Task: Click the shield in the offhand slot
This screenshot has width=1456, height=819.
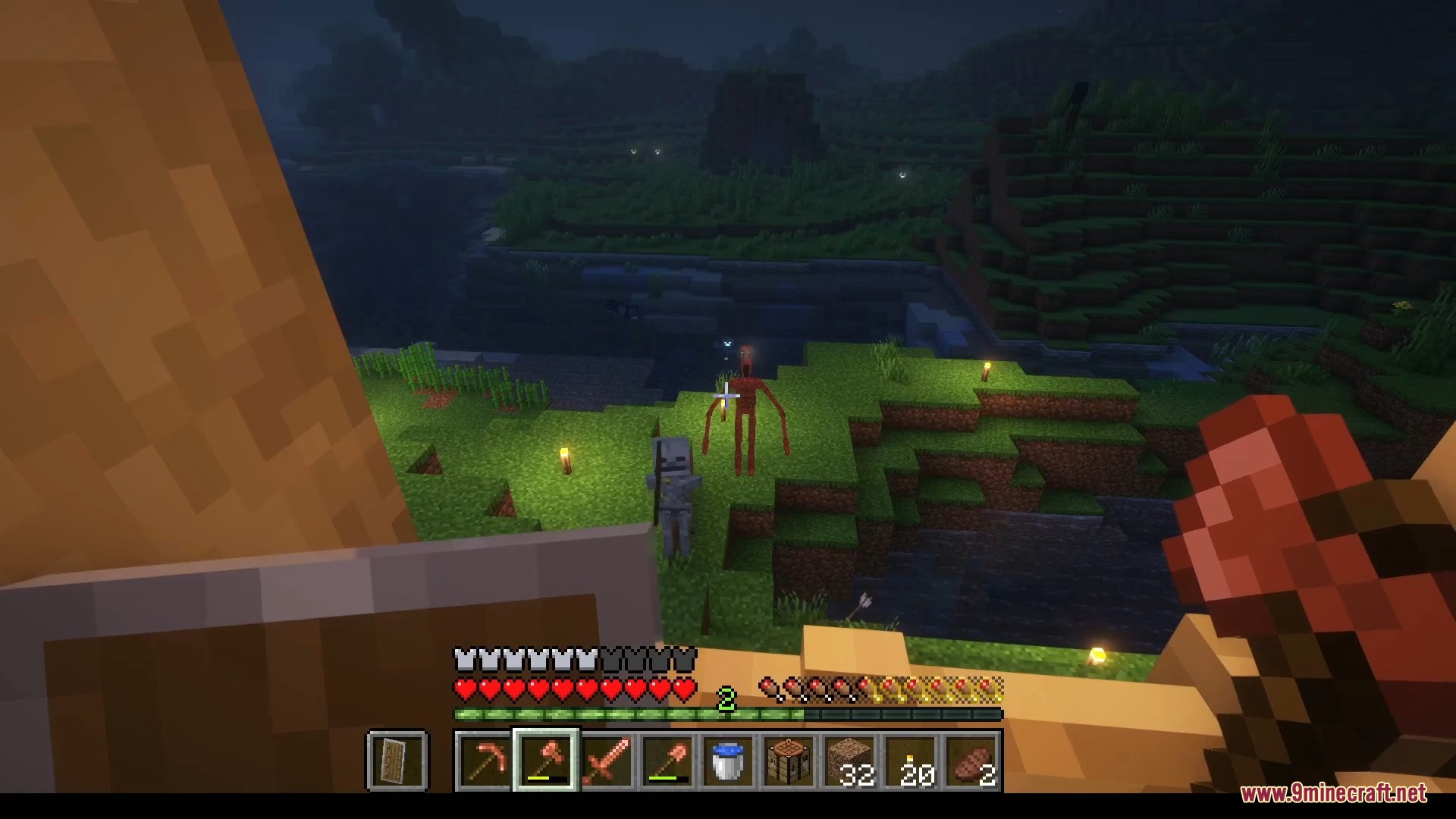Action: pos(398,761)
